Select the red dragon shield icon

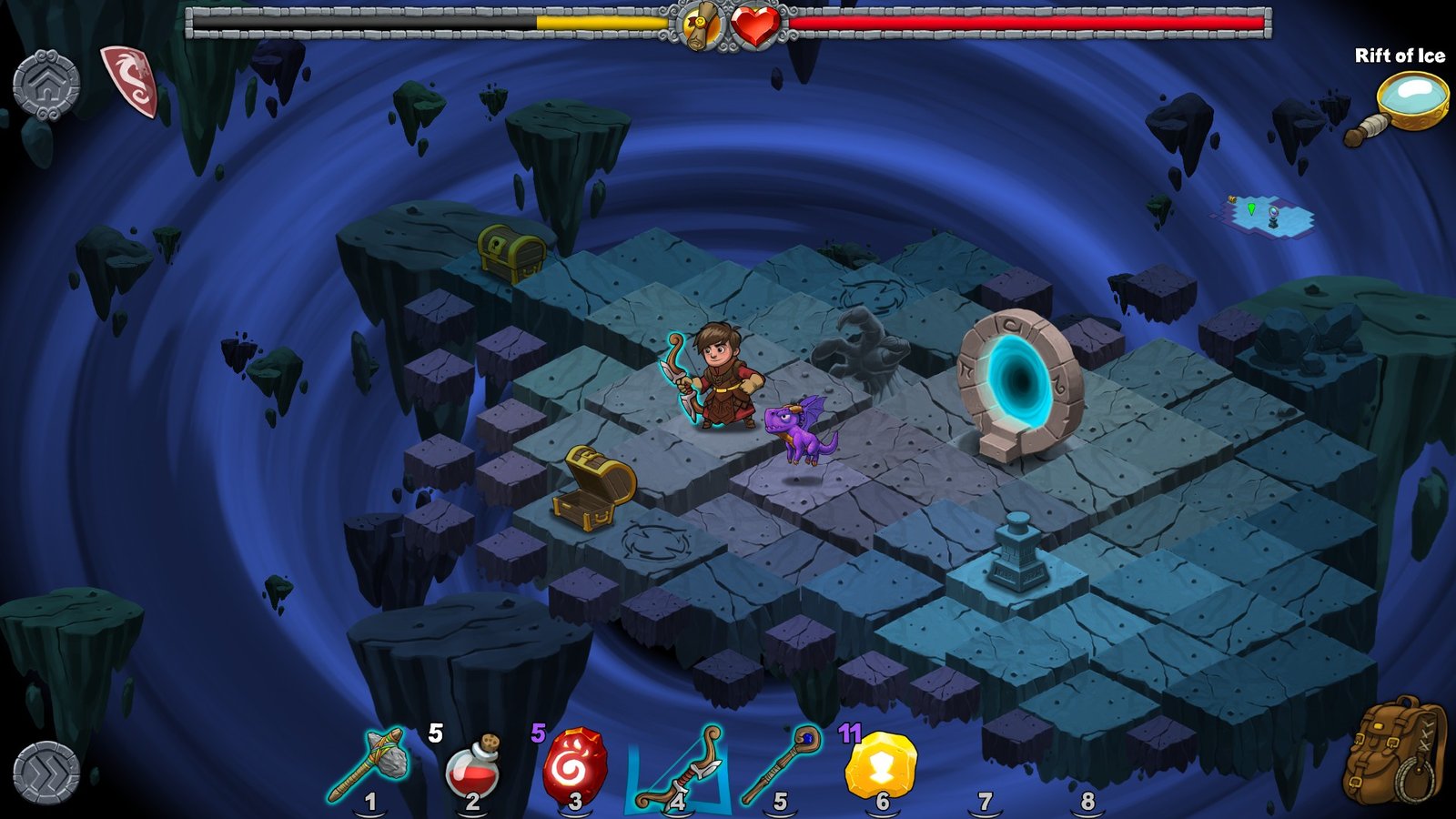(132, 80)
